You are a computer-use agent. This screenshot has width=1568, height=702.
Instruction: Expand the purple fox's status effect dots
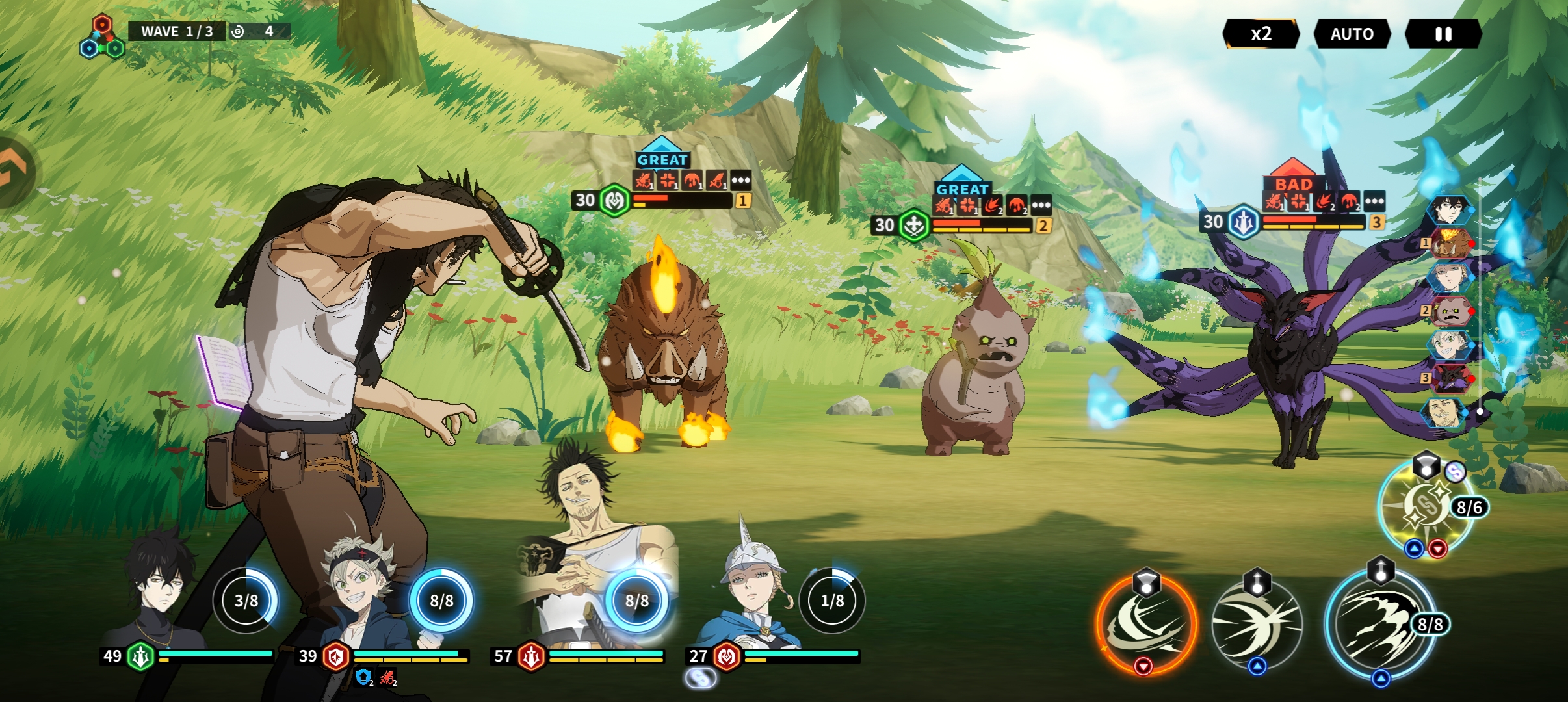(x=1374, y=201)
